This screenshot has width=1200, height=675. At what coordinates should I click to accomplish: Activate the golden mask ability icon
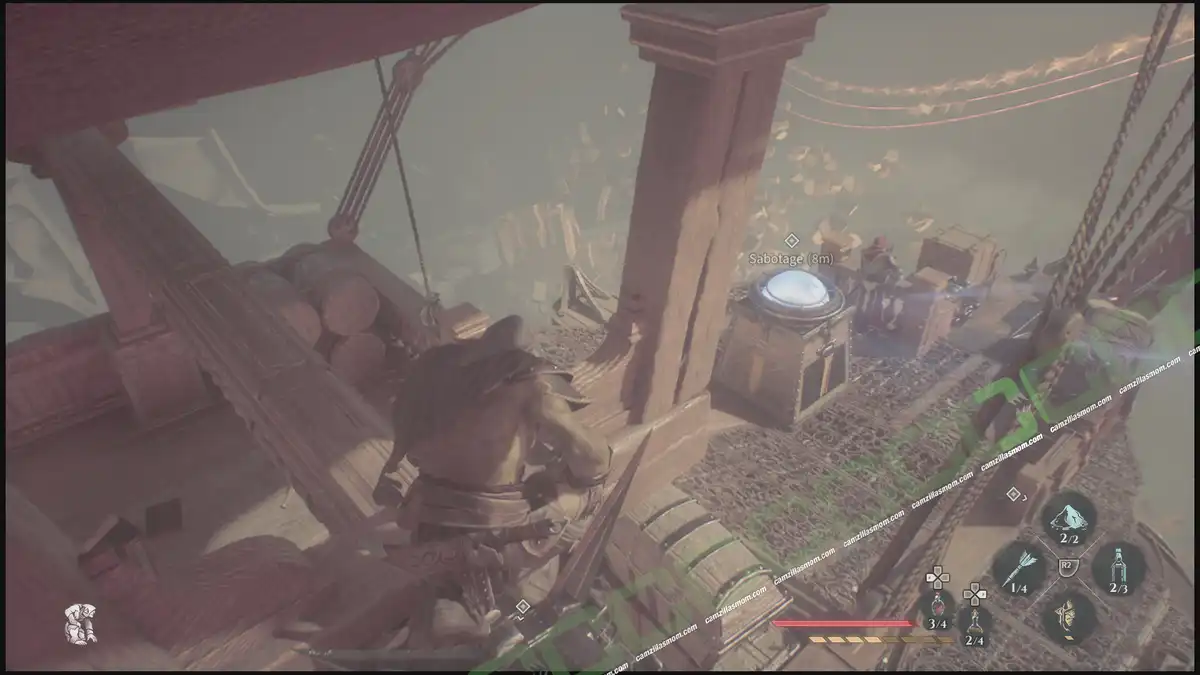[1068, 615]
